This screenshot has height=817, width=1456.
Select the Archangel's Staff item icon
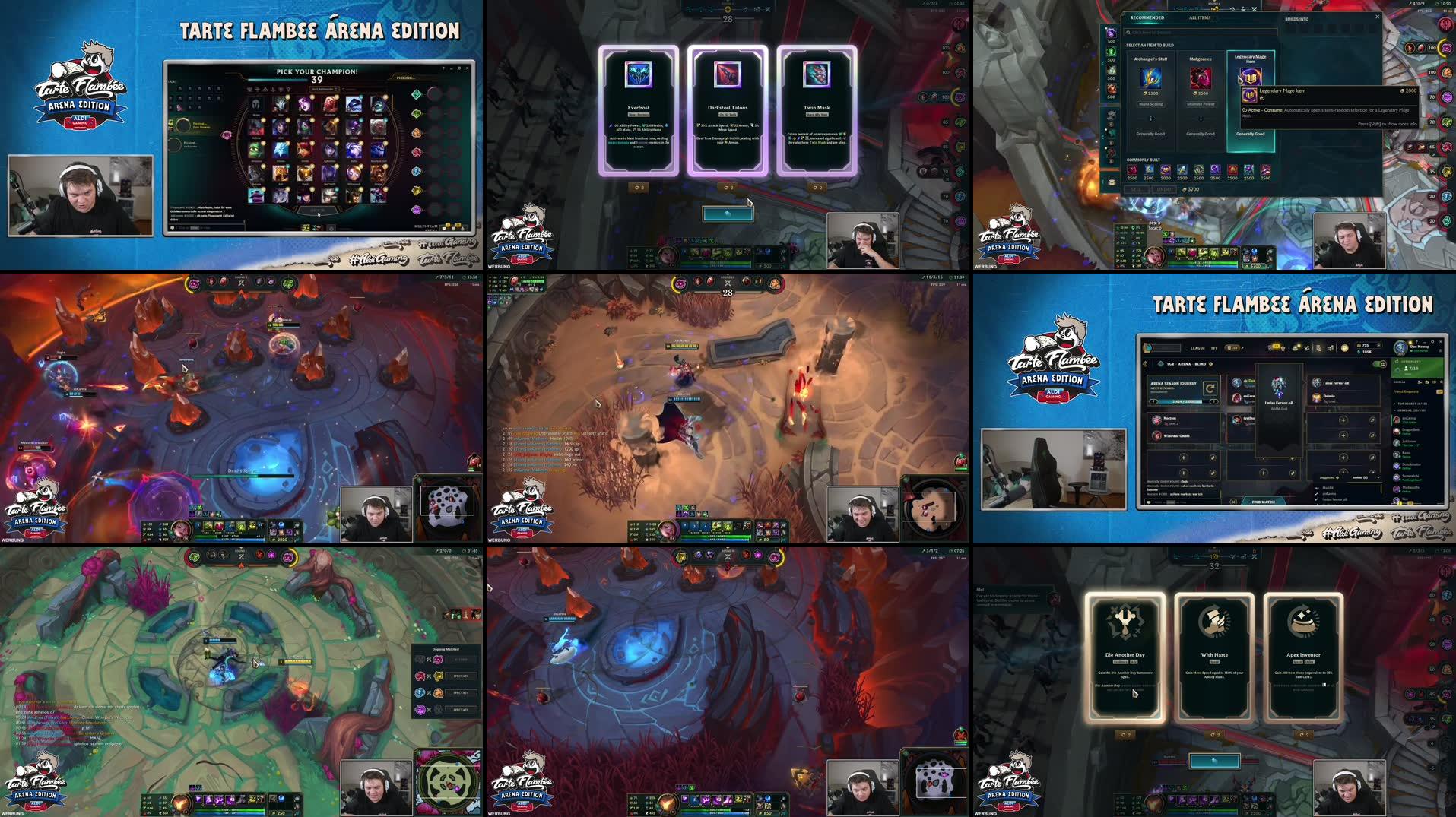click(x=1150, y=78)
